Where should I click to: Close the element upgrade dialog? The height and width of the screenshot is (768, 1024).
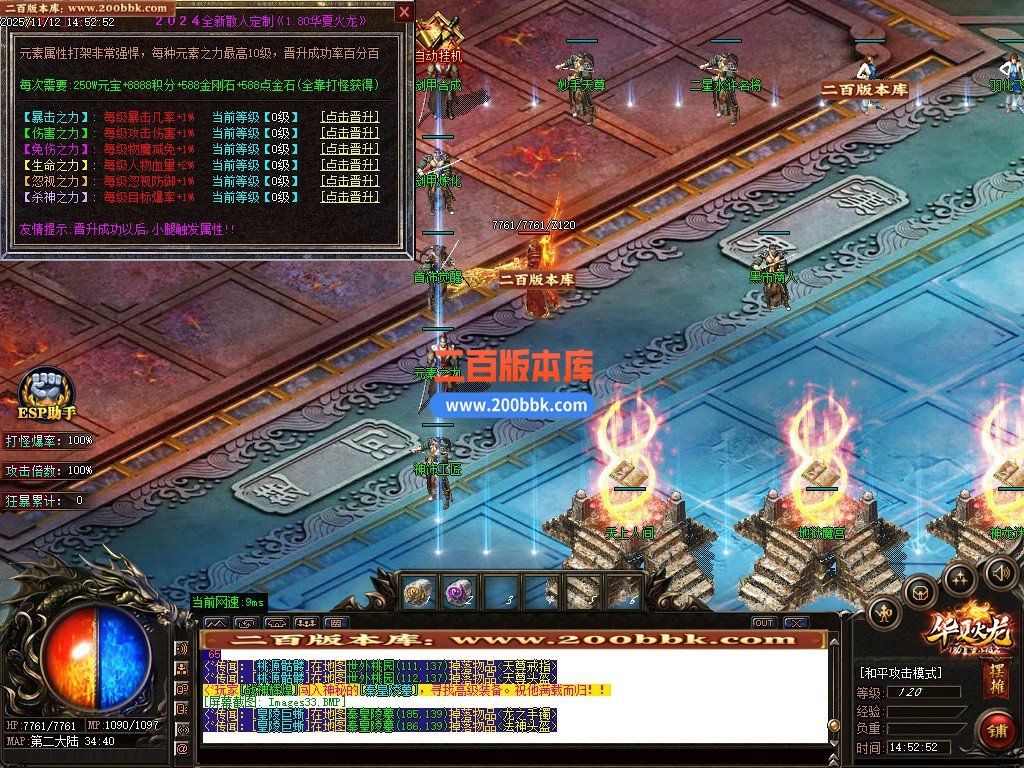tap(404, 12)
